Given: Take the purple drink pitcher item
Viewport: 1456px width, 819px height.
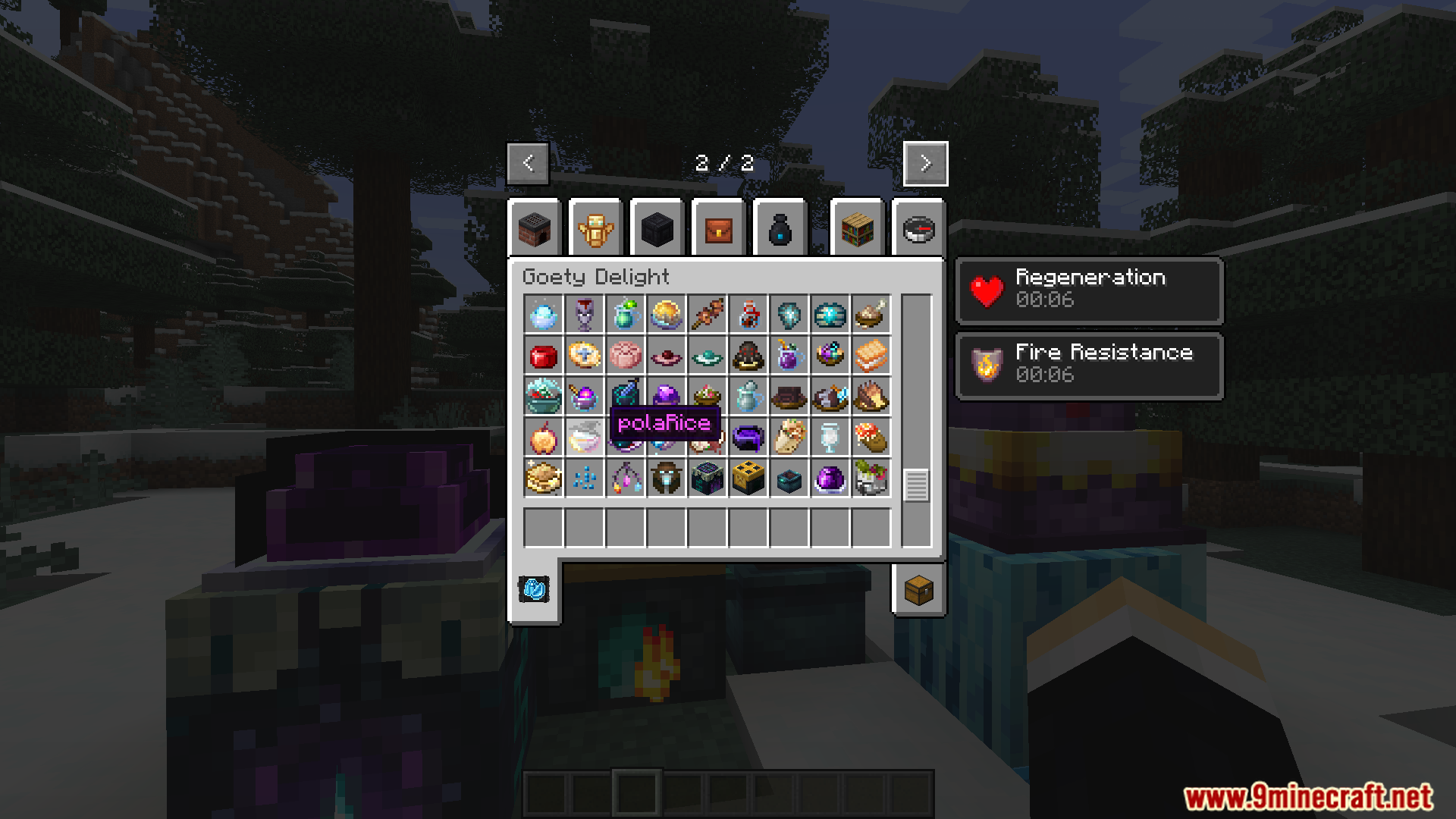Looking at the screenshot, I should (x=789, y=356).
